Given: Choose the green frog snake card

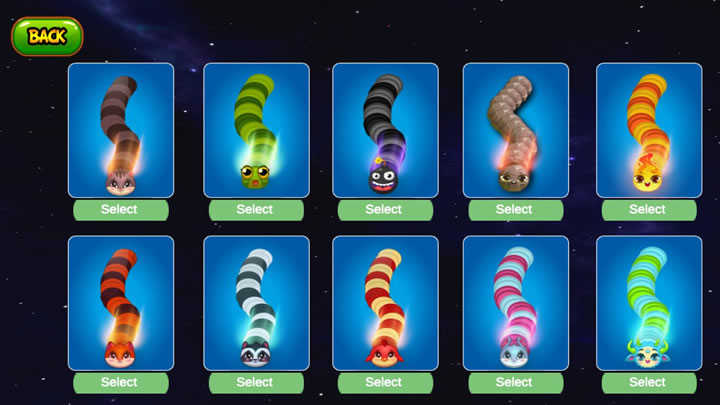Looking at the screenshot, I should [256, 130].
